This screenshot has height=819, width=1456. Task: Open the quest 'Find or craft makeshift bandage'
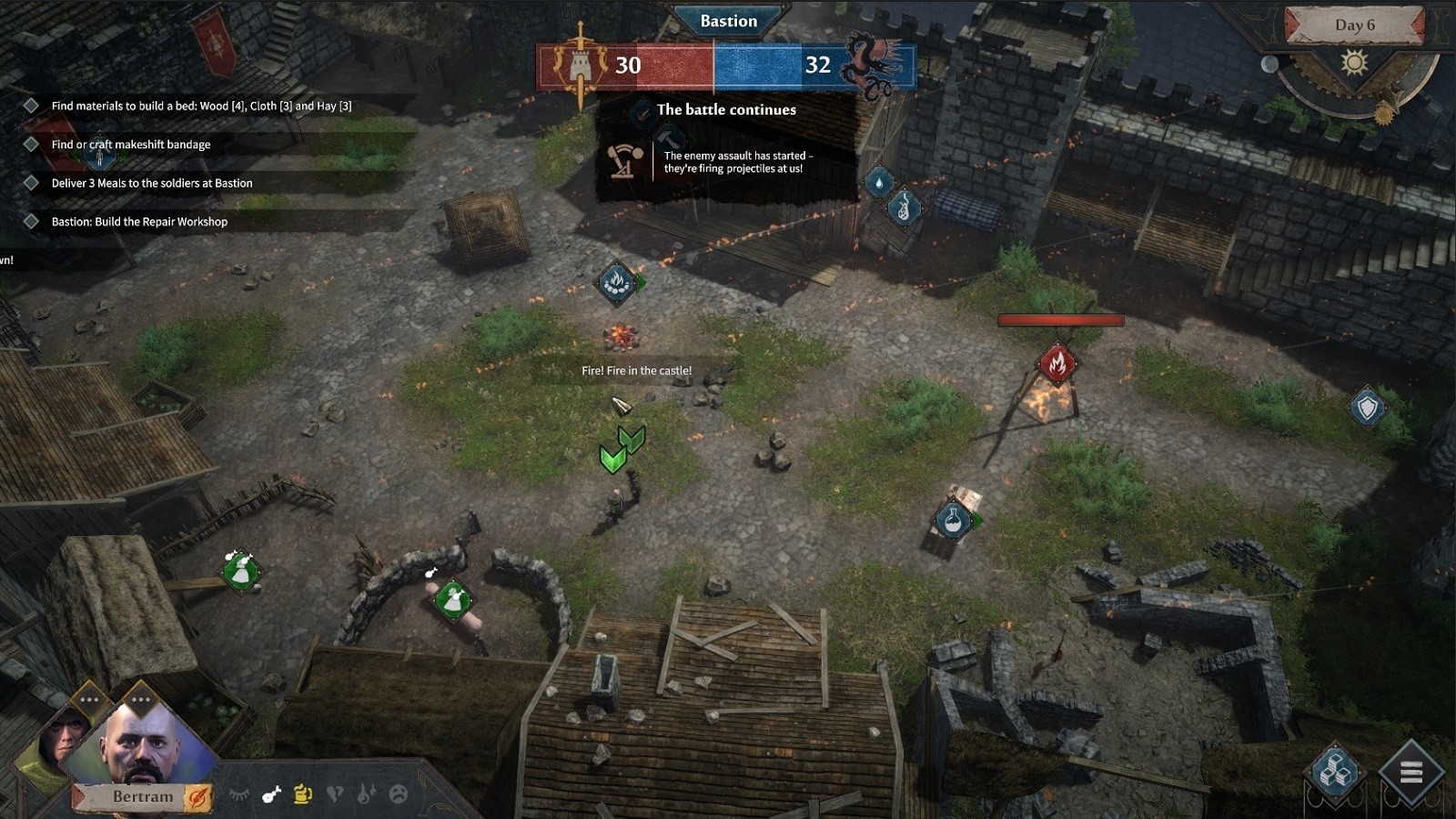tap(130, 144)
